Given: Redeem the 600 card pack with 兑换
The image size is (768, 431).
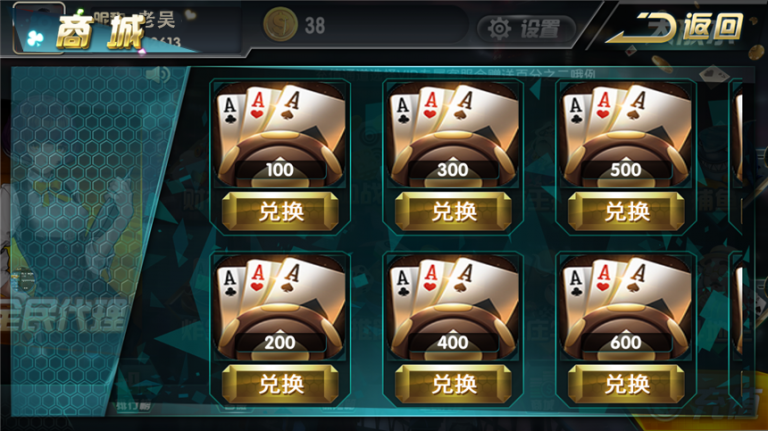Looking at the screenshot, I should (x=626, y=383).
